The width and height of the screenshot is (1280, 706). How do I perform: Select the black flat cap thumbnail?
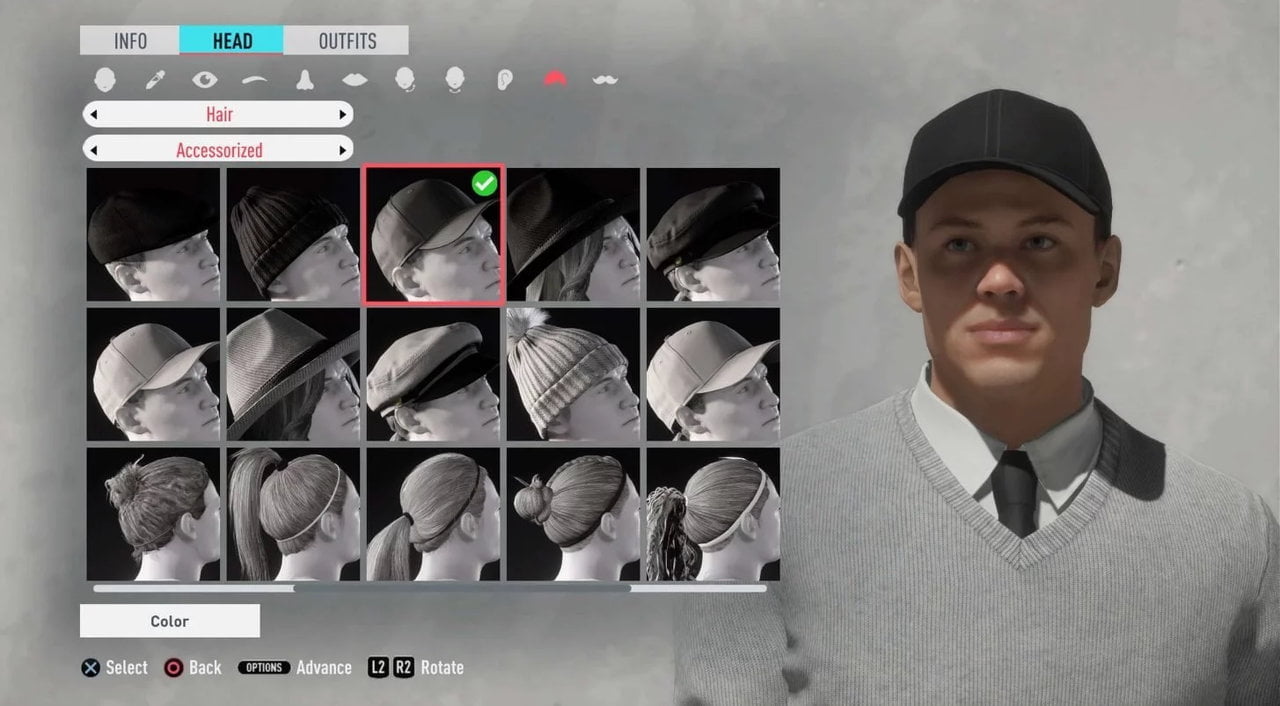click(153, 235)
